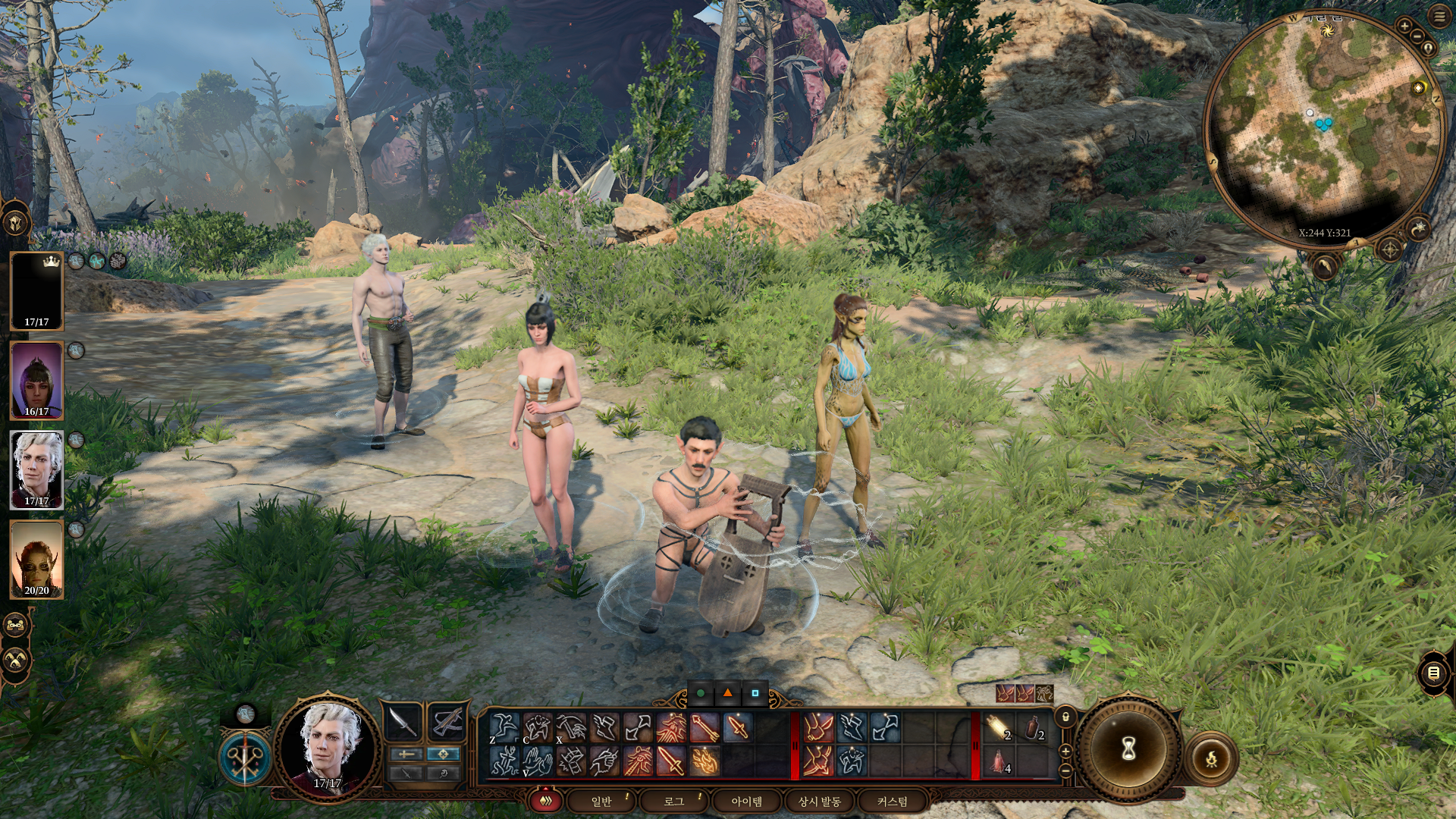Activate the flaming hand fire spell icon
Image resolution: width=1456 pixels, height=819 pixels.
704,761
